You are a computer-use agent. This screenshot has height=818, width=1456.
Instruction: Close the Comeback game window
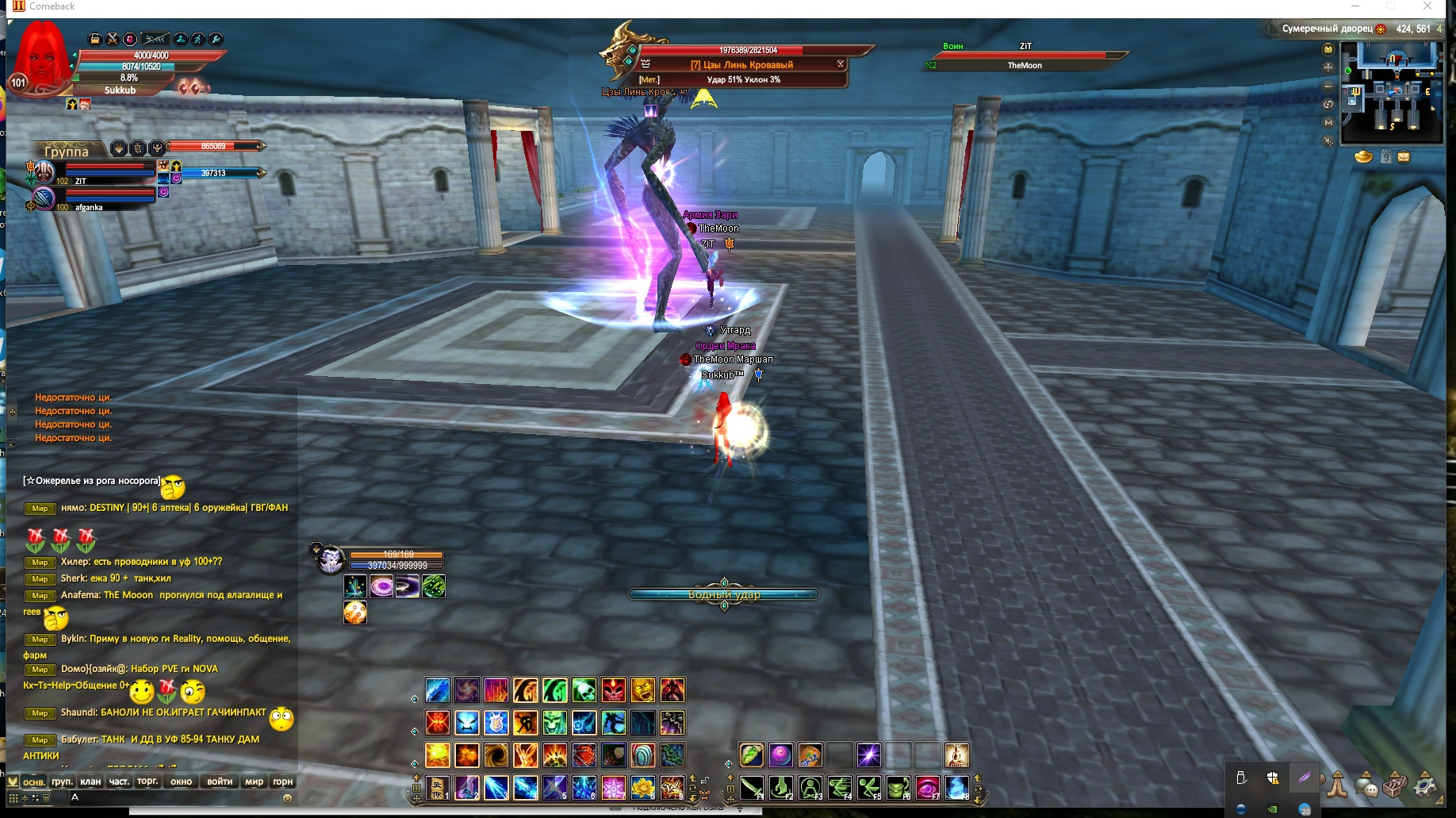coord(1427,6)
